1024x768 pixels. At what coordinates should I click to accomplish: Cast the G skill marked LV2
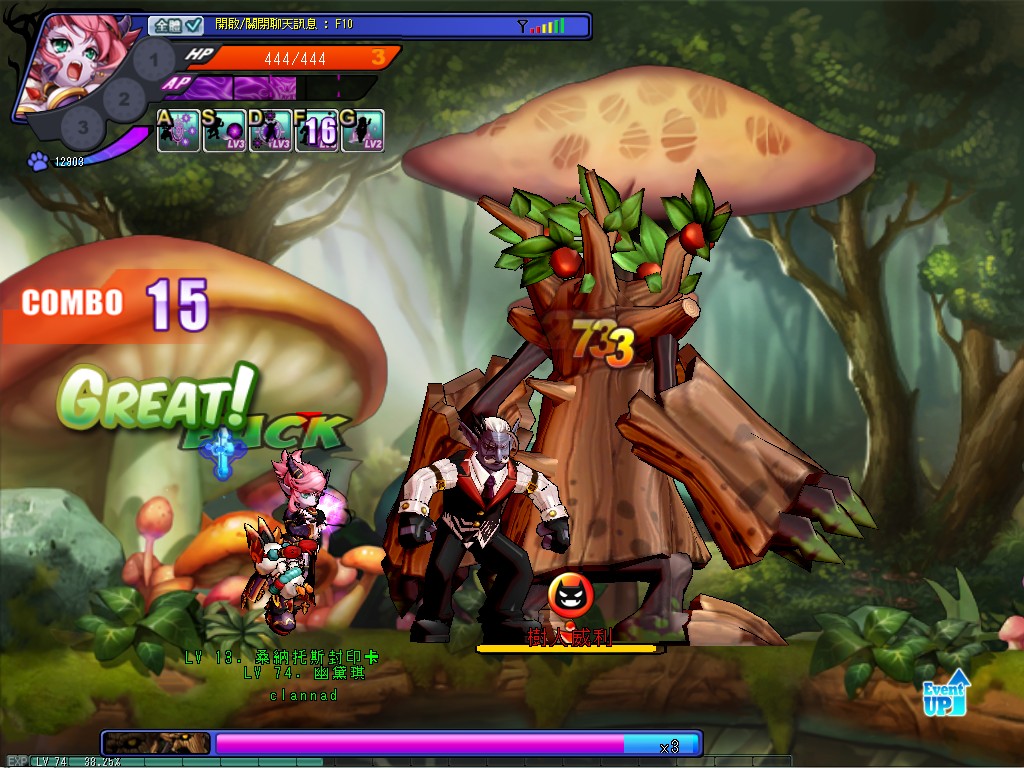click(362, 132)
